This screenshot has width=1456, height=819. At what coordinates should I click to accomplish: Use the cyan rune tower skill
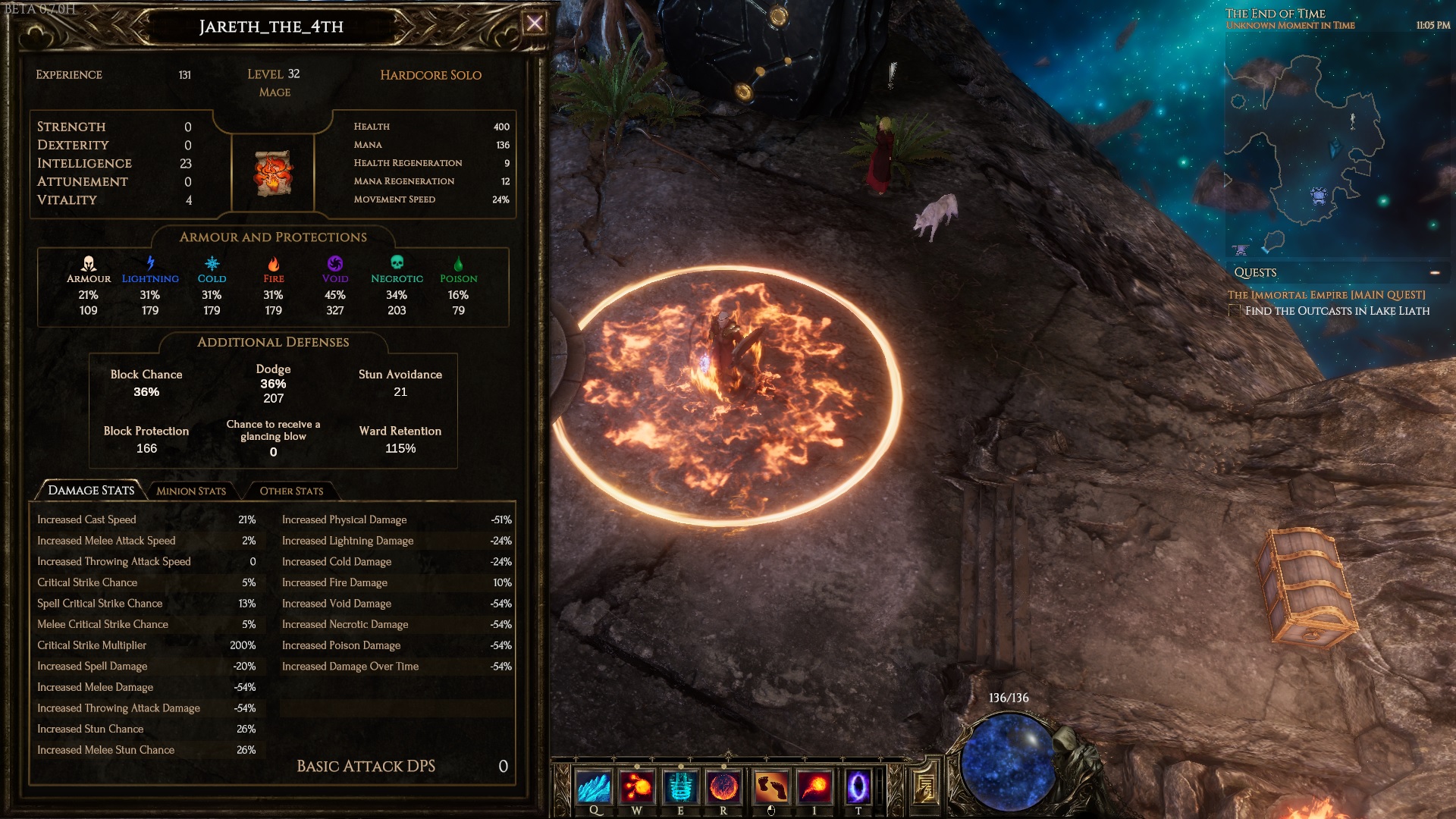680,787
